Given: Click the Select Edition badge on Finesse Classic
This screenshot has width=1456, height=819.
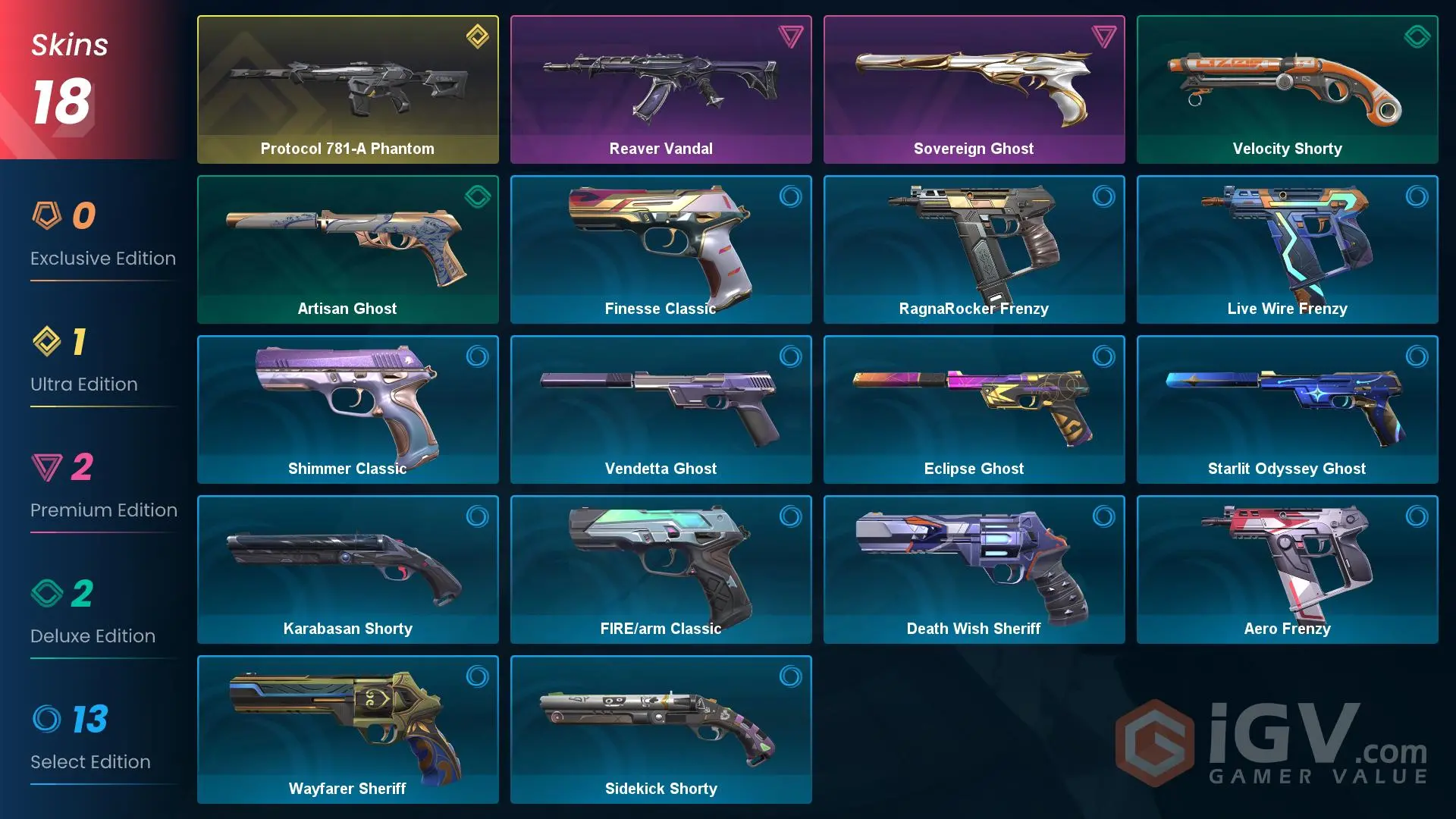Looking at the screenshot, I should click(790, 197).
